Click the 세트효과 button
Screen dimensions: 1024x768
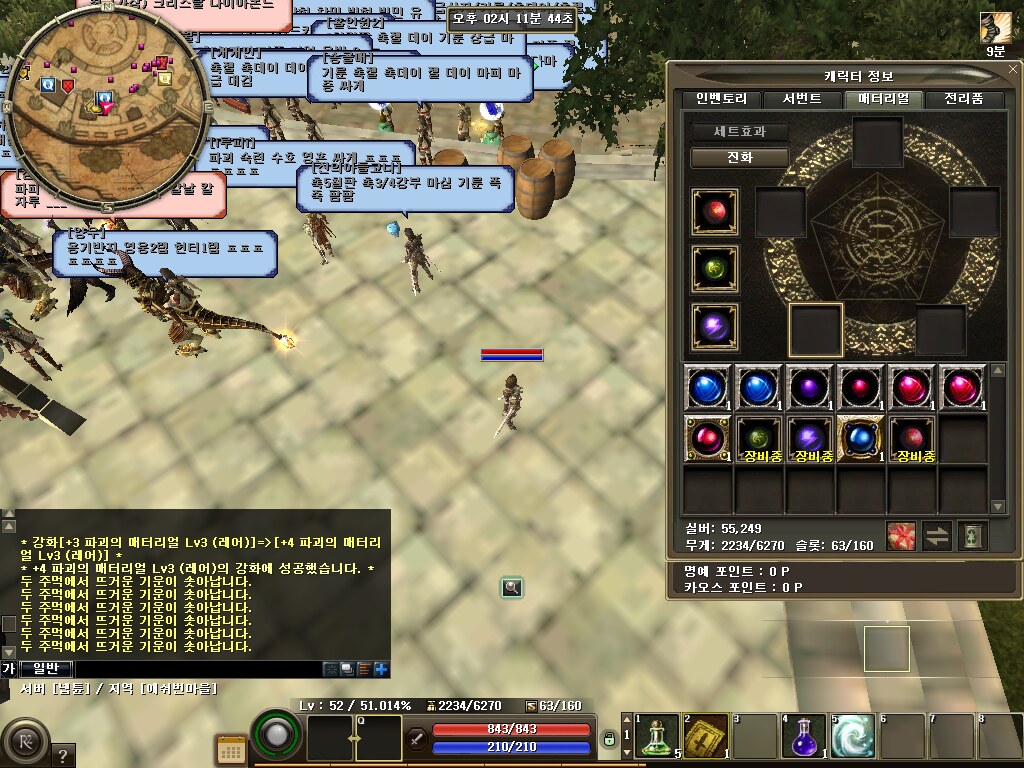click(x=739, y=131)
